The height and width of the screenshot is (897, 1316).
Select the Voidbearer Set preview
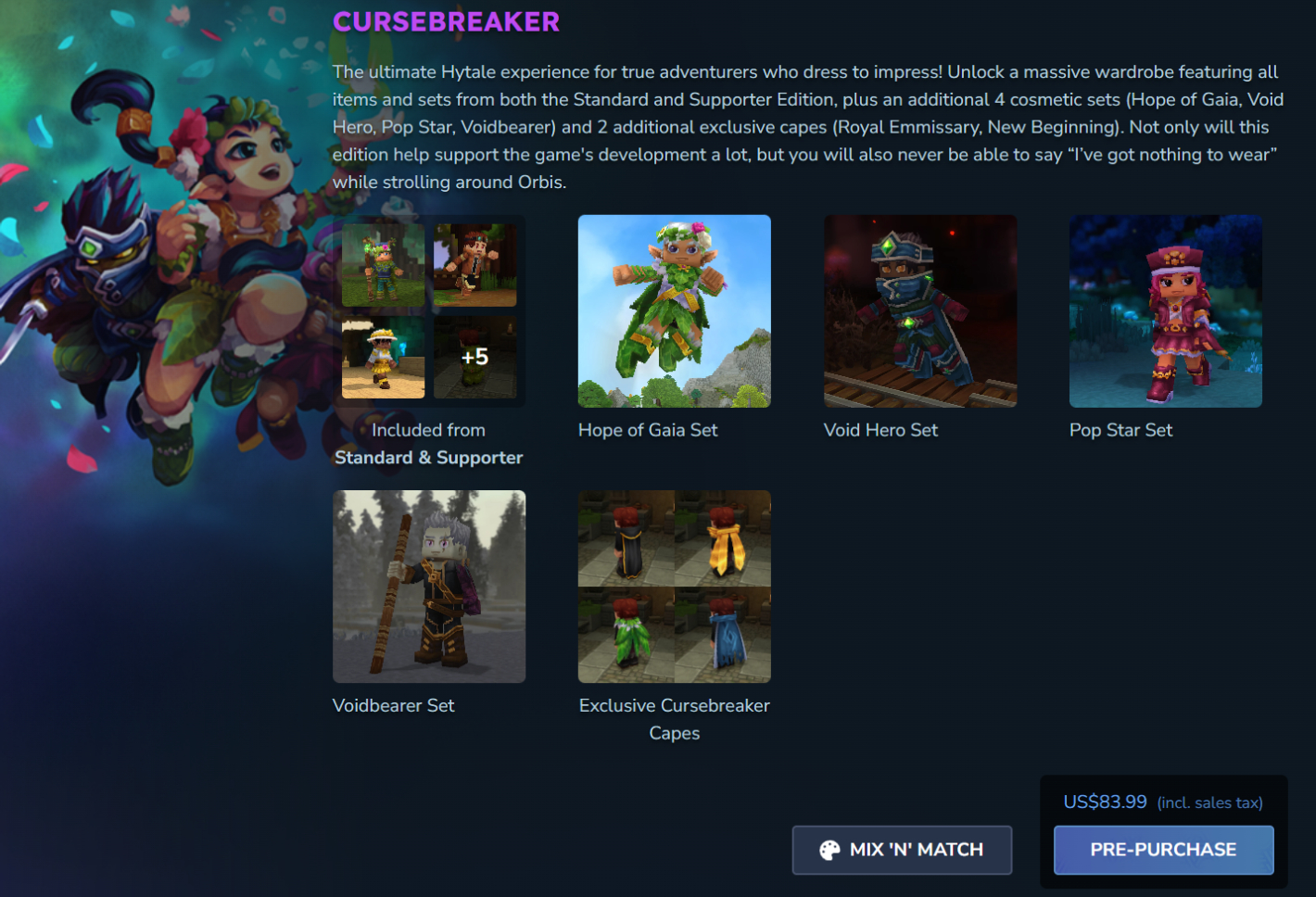click(x=428, y=586)
